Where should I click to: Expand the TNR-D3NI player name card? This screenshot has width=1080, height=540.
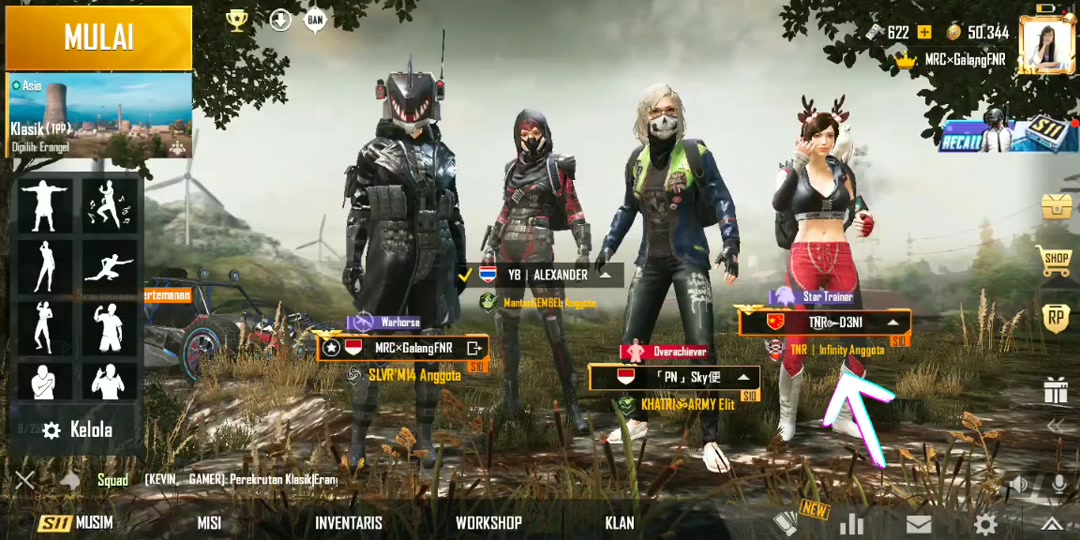click(x=892, y=323)
